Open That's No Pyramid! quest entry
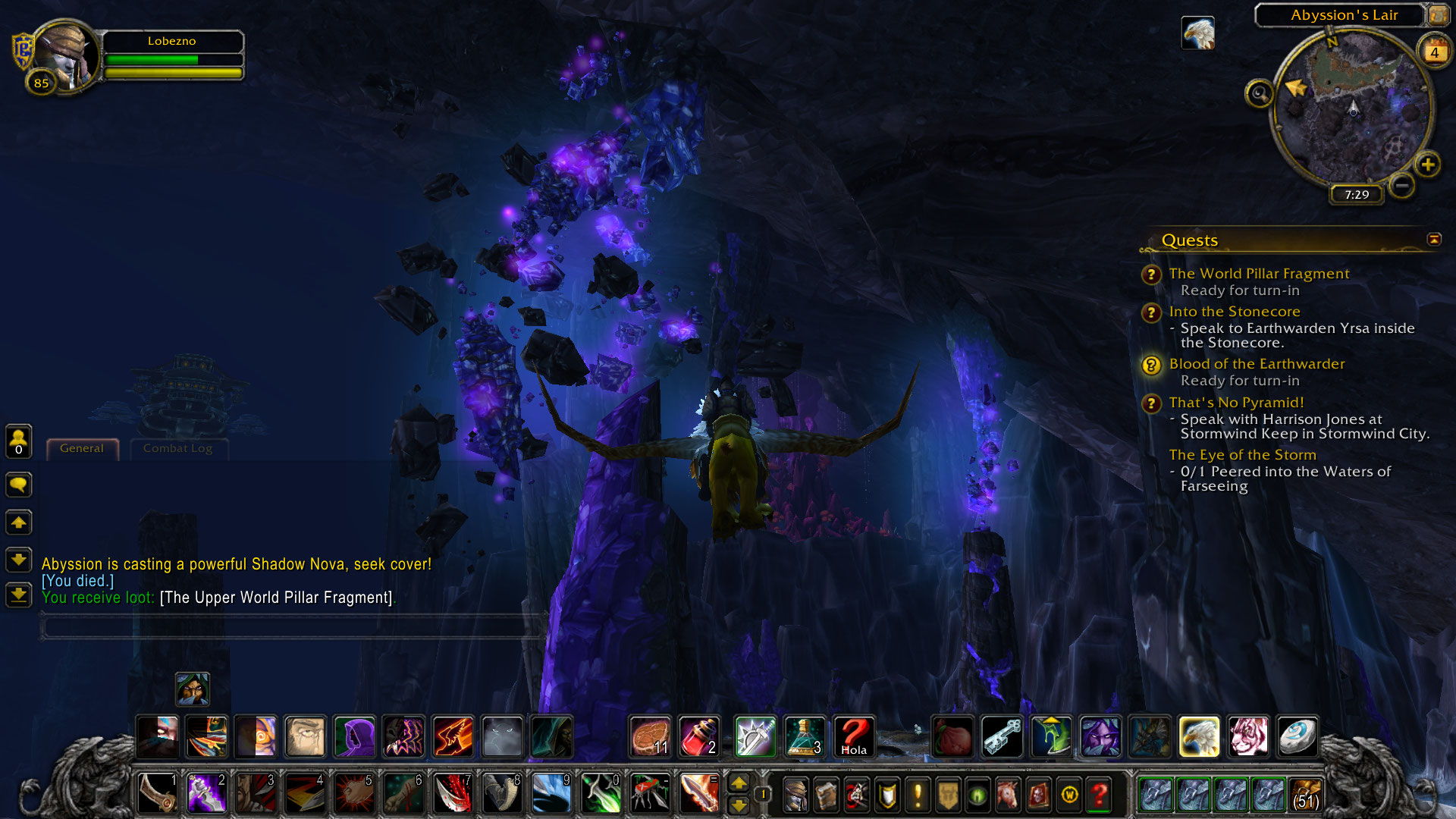This screenshot has width=1456, height=819. [1236, 403]
